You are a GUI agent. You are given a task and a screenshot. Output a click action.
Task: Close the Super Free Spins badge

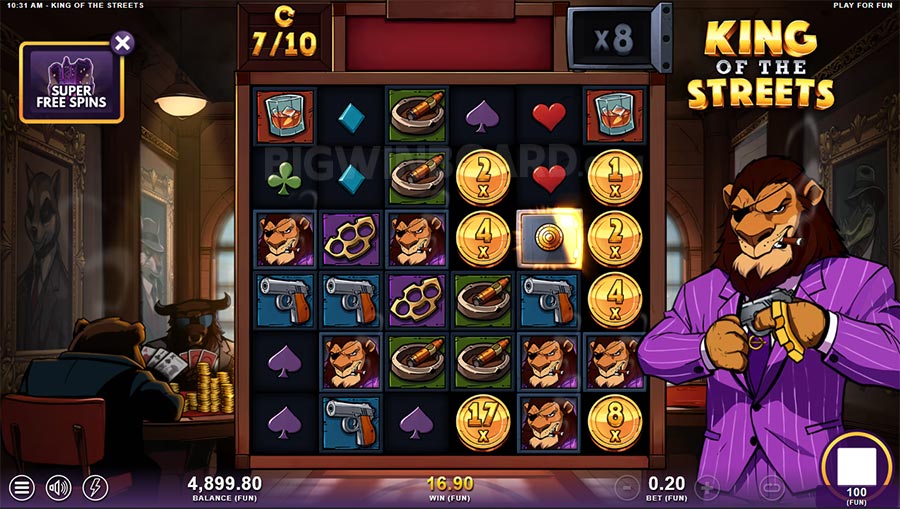coord(122,42)
